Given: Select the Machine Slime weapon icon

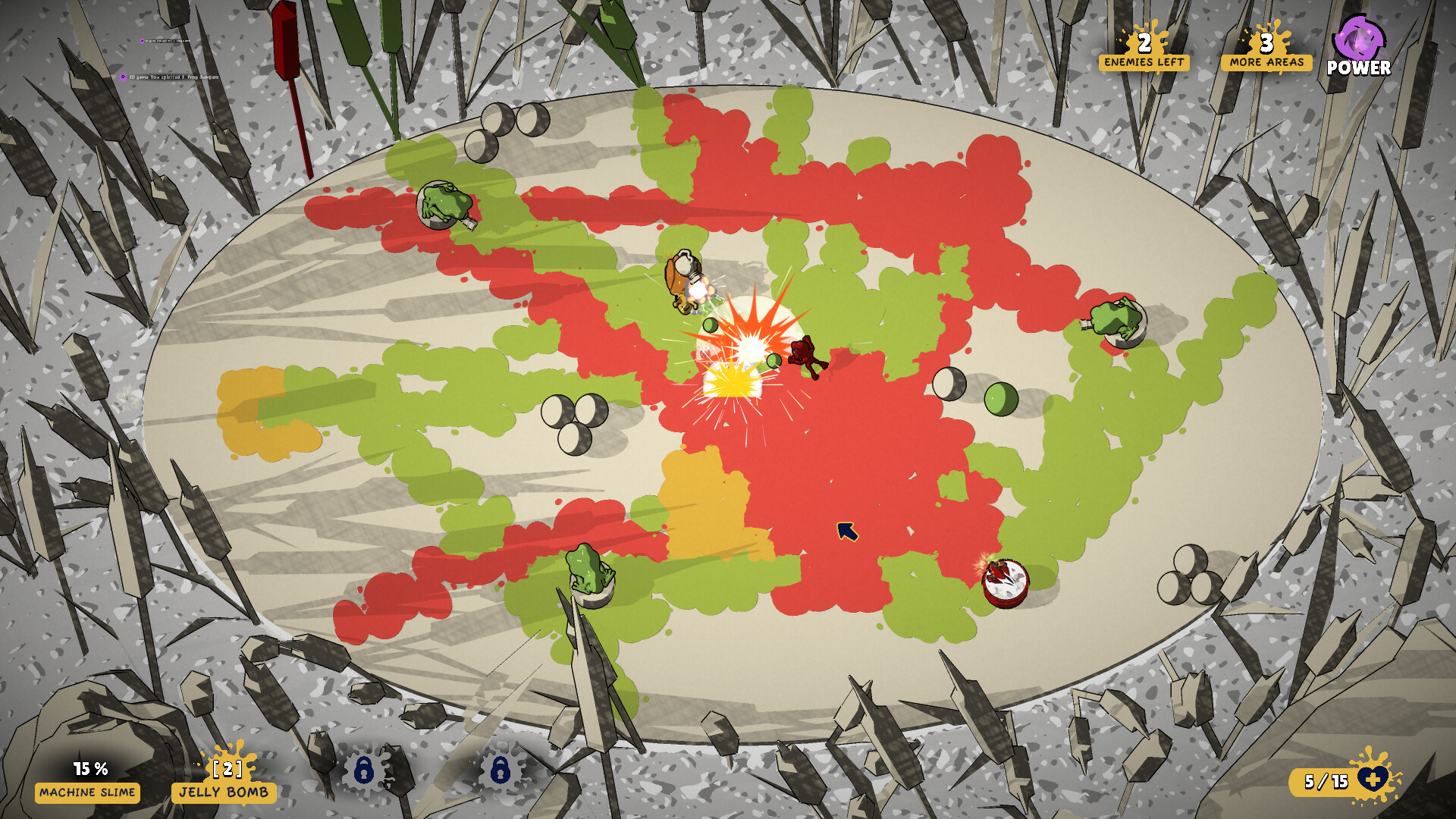Looking at the screenshot, I should point(87,780).
